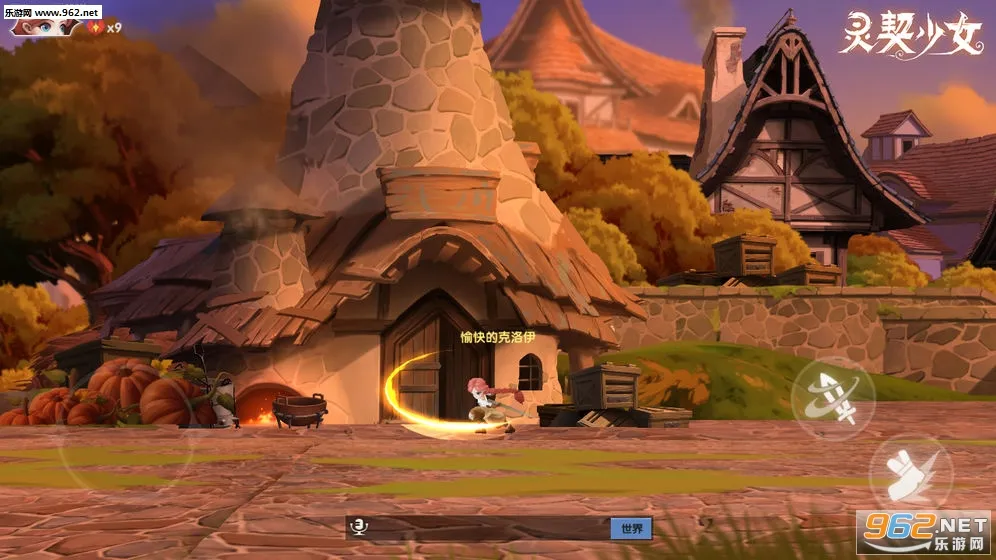Tap the sword attack skill button
The width and height of the screenshot is (996, 560).
[833, 397]
